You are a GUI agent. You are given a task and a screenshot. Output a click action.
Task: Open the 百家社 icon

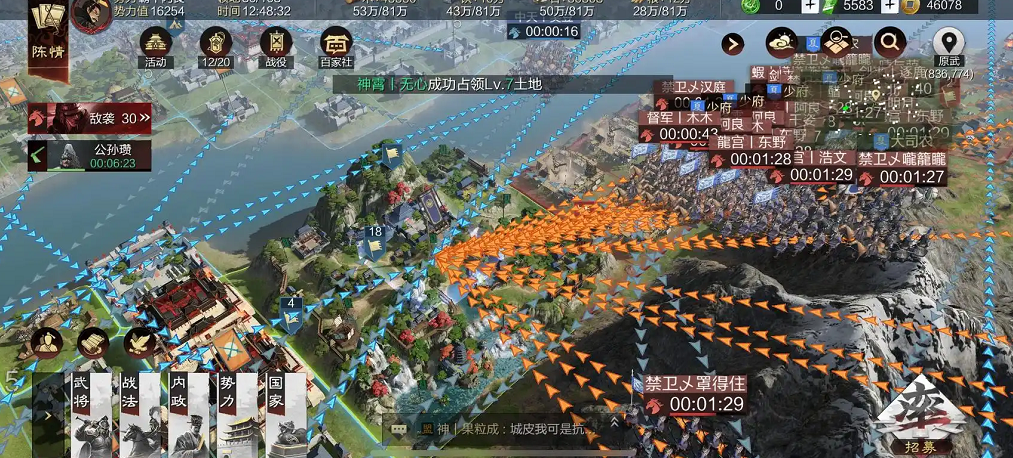(x=336, y=45)
